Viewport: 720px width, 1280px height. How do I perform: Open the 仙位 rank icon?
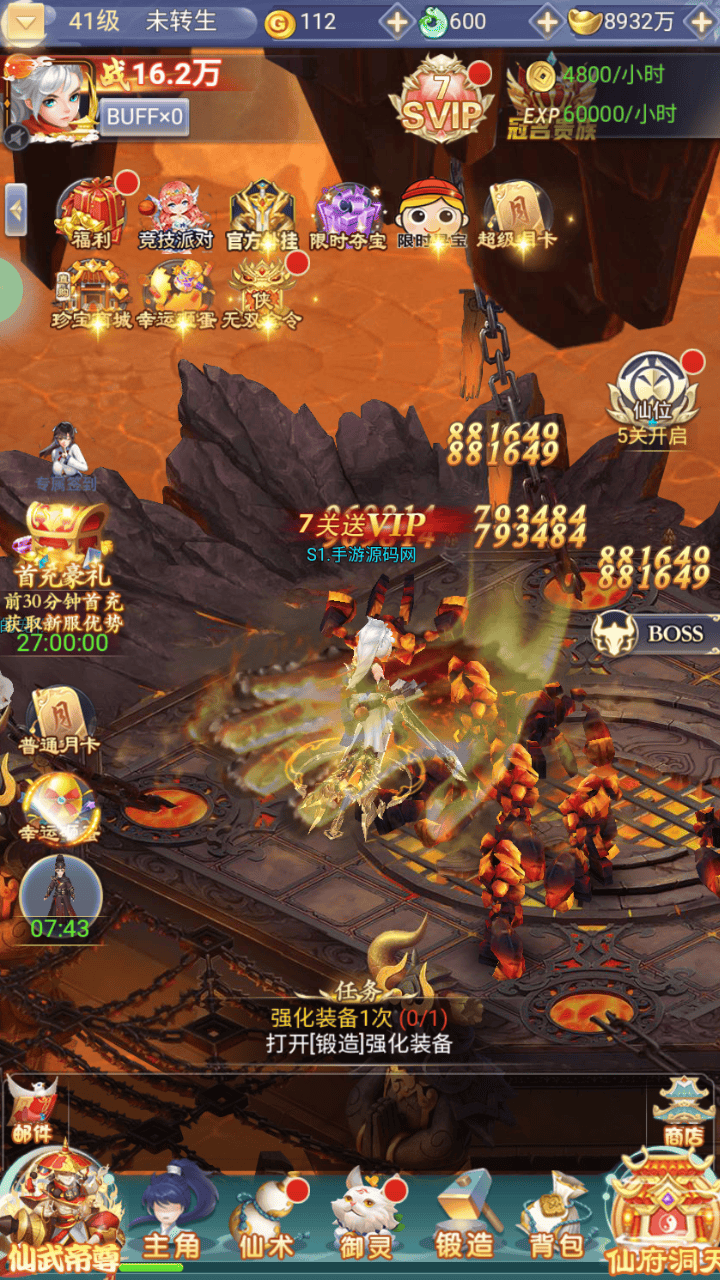point(651,394)
